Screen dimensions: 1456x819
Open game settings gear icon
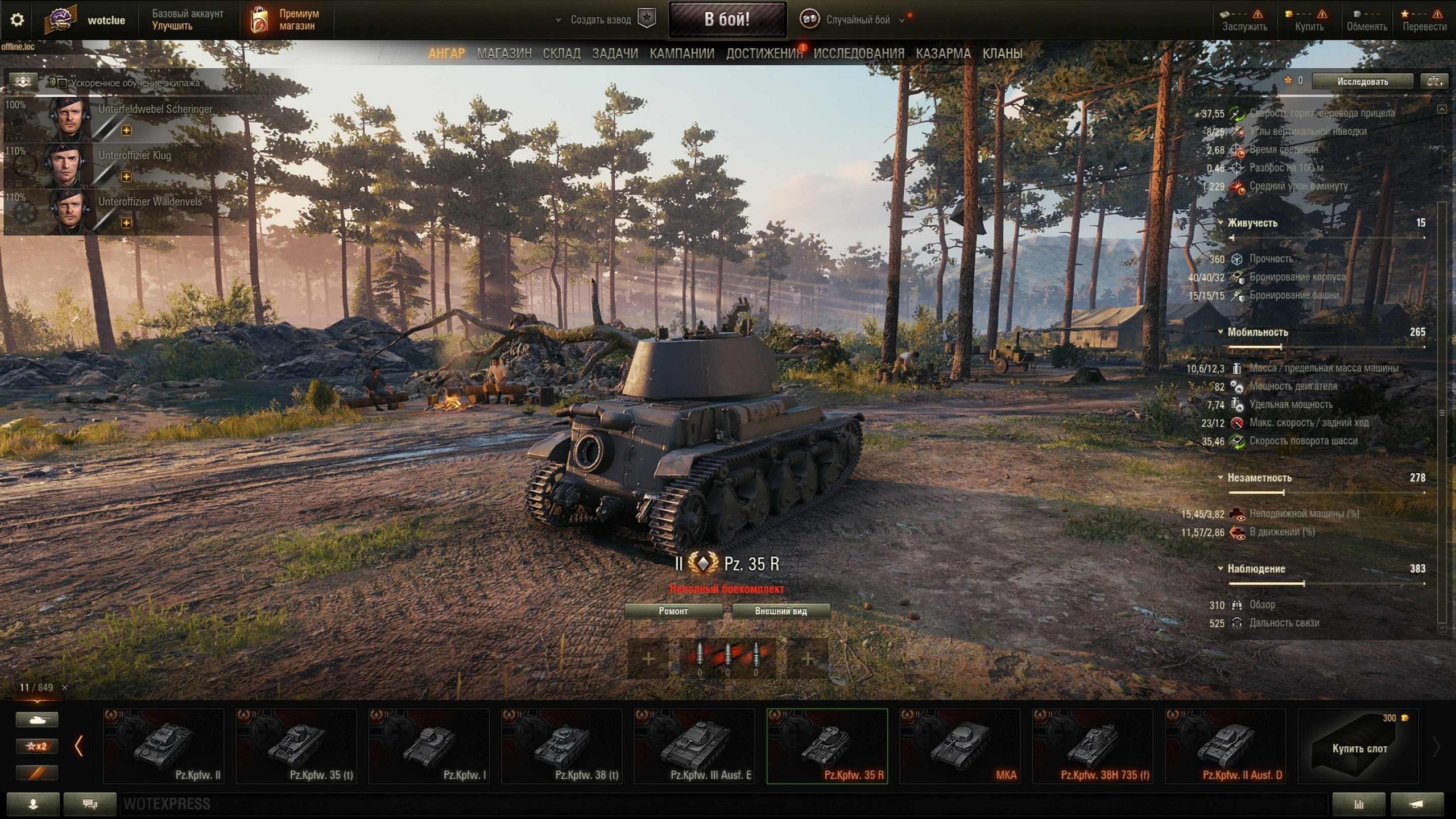click(17, 20)
